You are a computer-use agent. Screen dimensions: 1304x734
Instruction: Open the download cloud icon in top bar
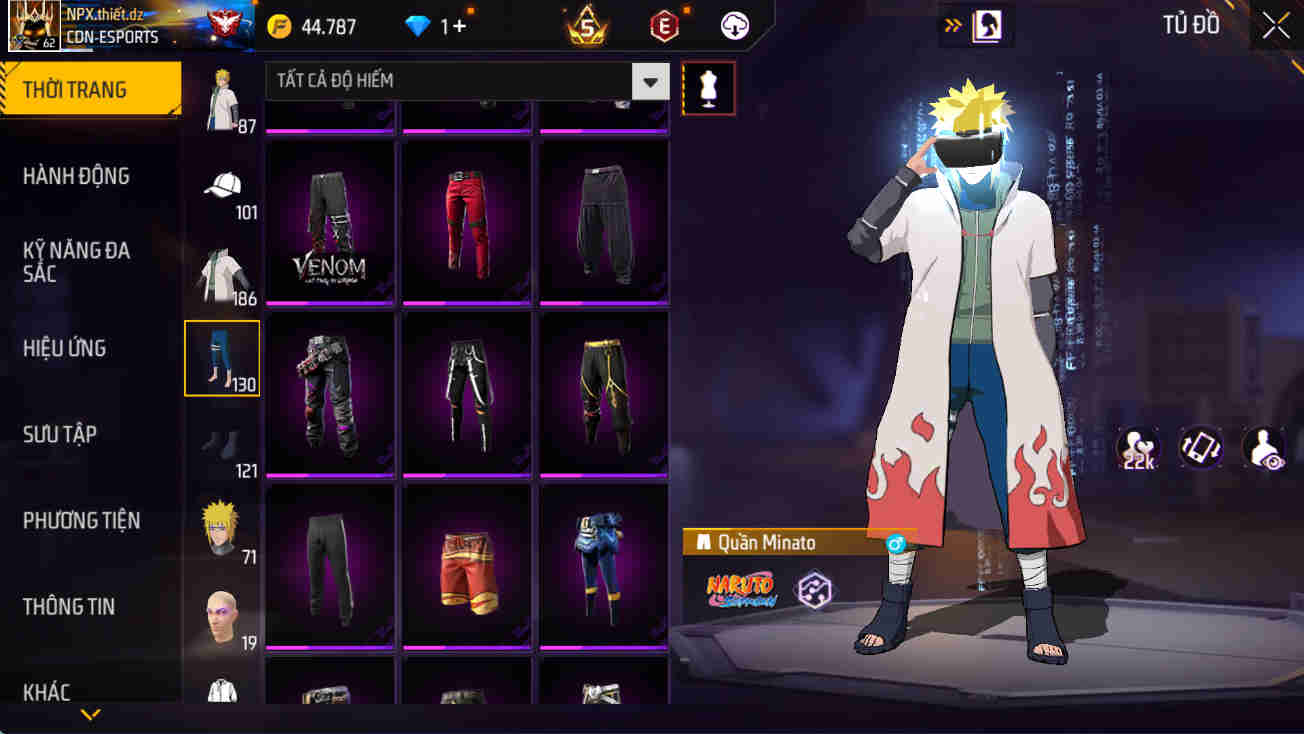(733, 25)
